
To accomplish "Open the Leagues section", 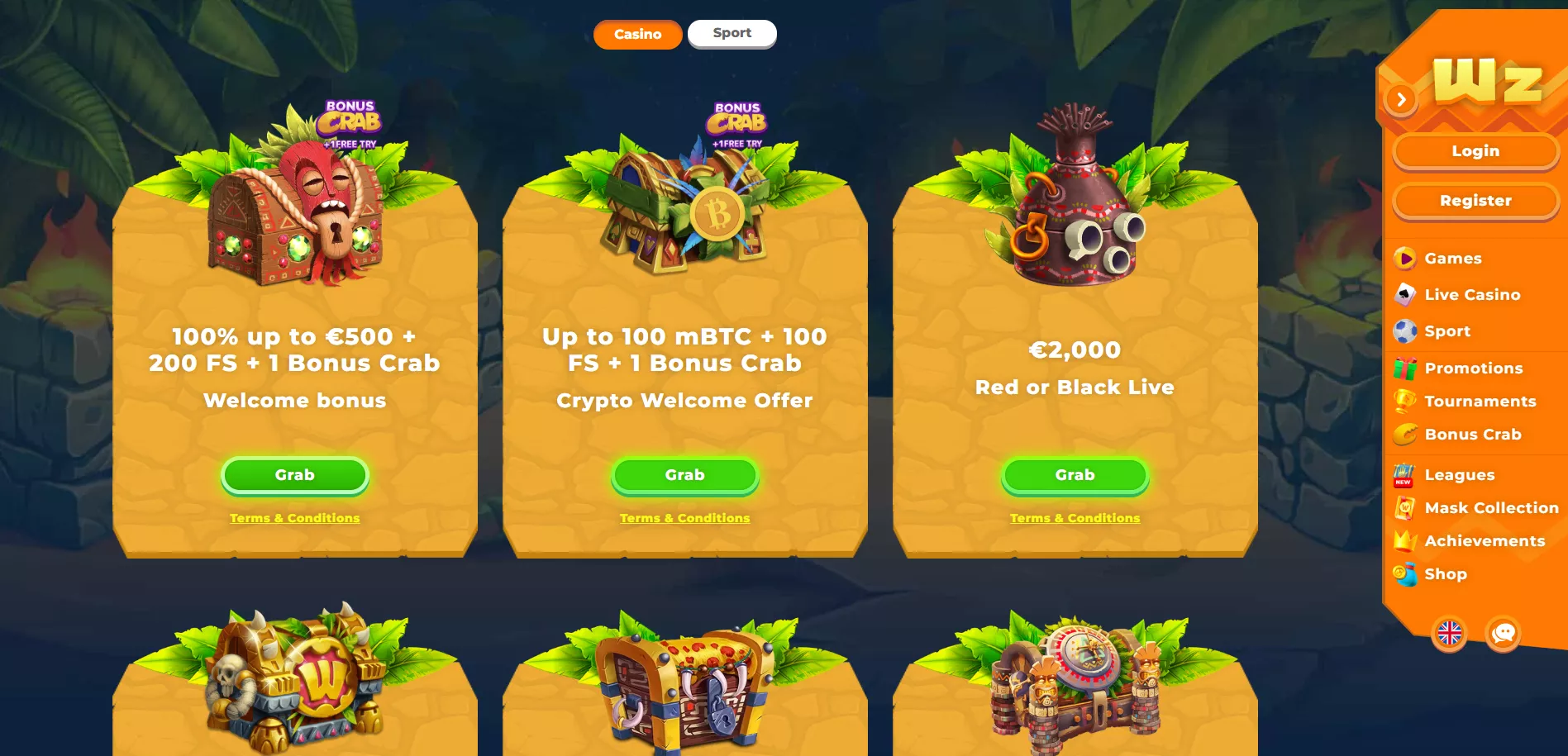I will tap(1459, 475).
